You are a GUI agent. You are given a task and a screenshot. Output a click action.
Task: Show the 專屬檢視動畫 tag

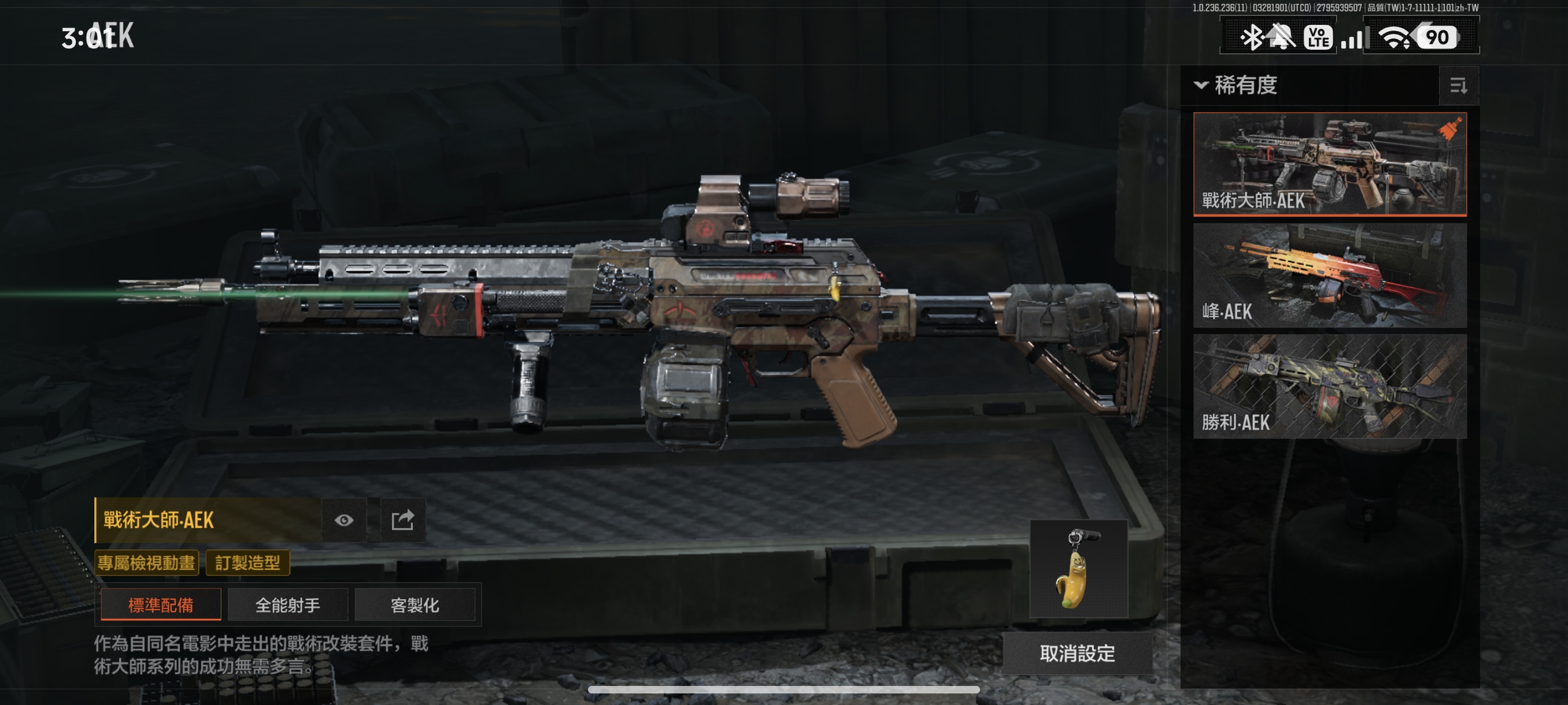[147, 563]
